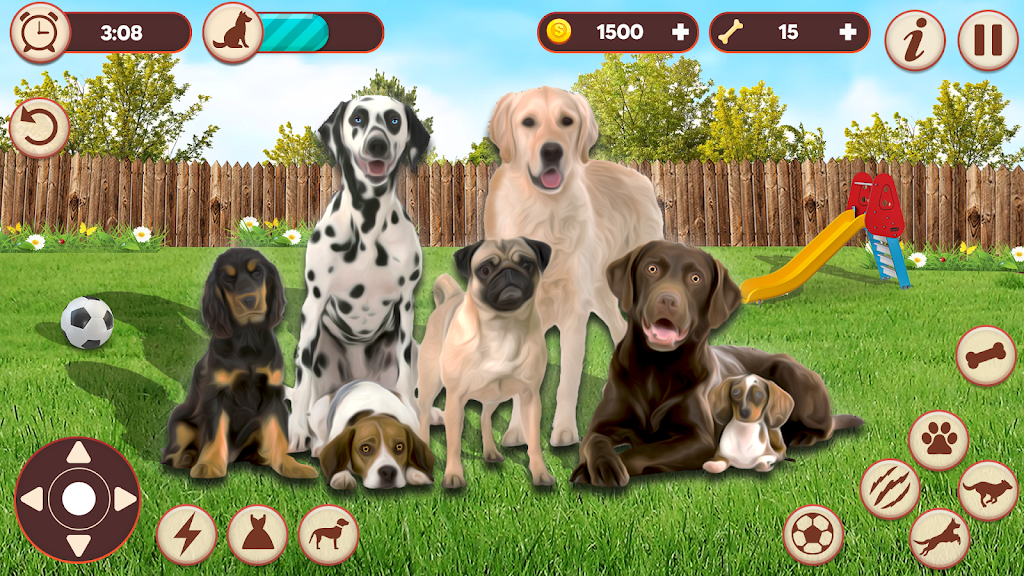The height and width of the screenshot is (576, 1024).
Task: Trigger the claw scratch attack
Action: coord(889,489)
